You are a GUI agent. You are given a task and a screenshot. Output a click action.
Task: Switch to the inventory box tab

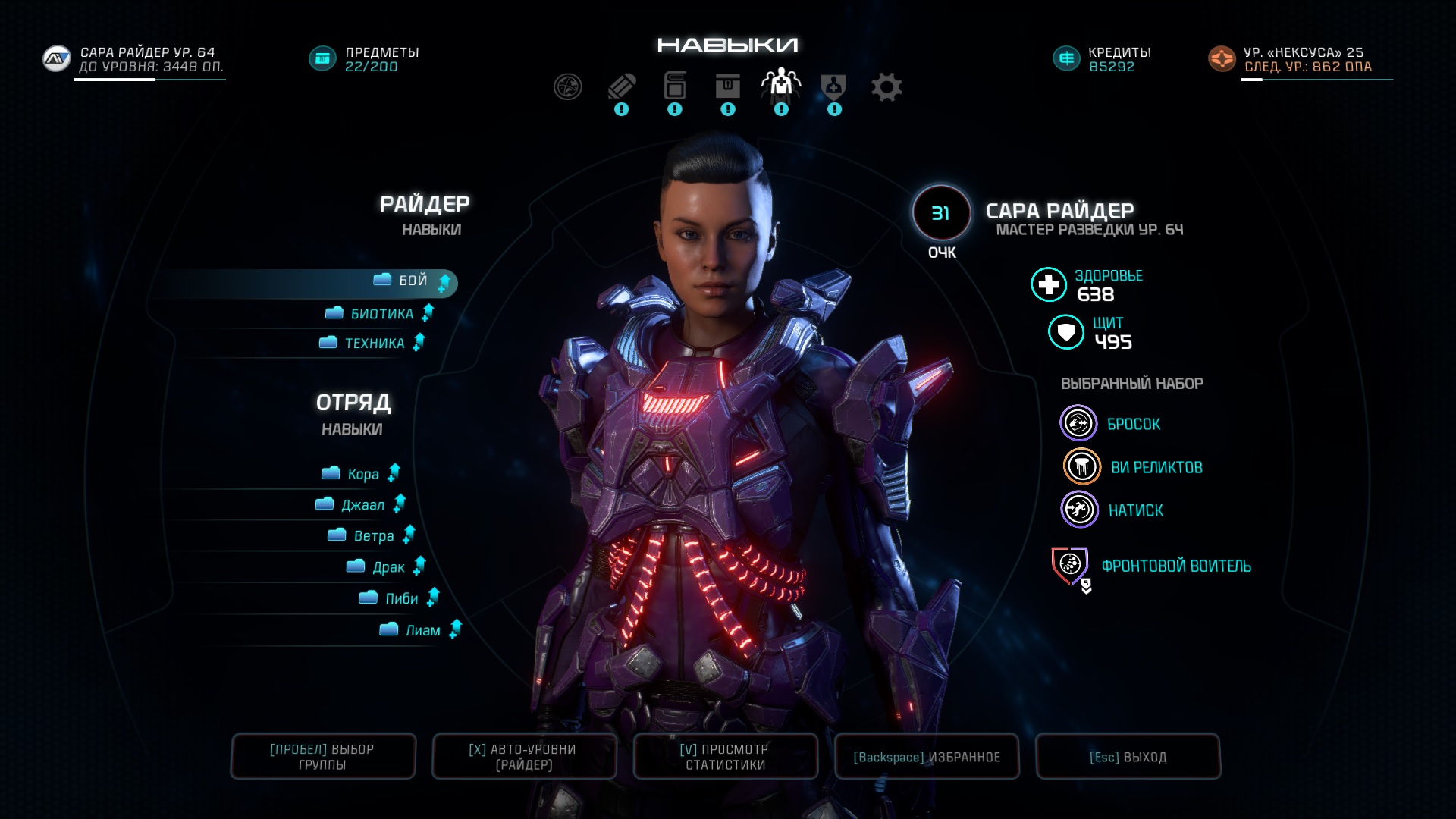click(x=728, y=87)
